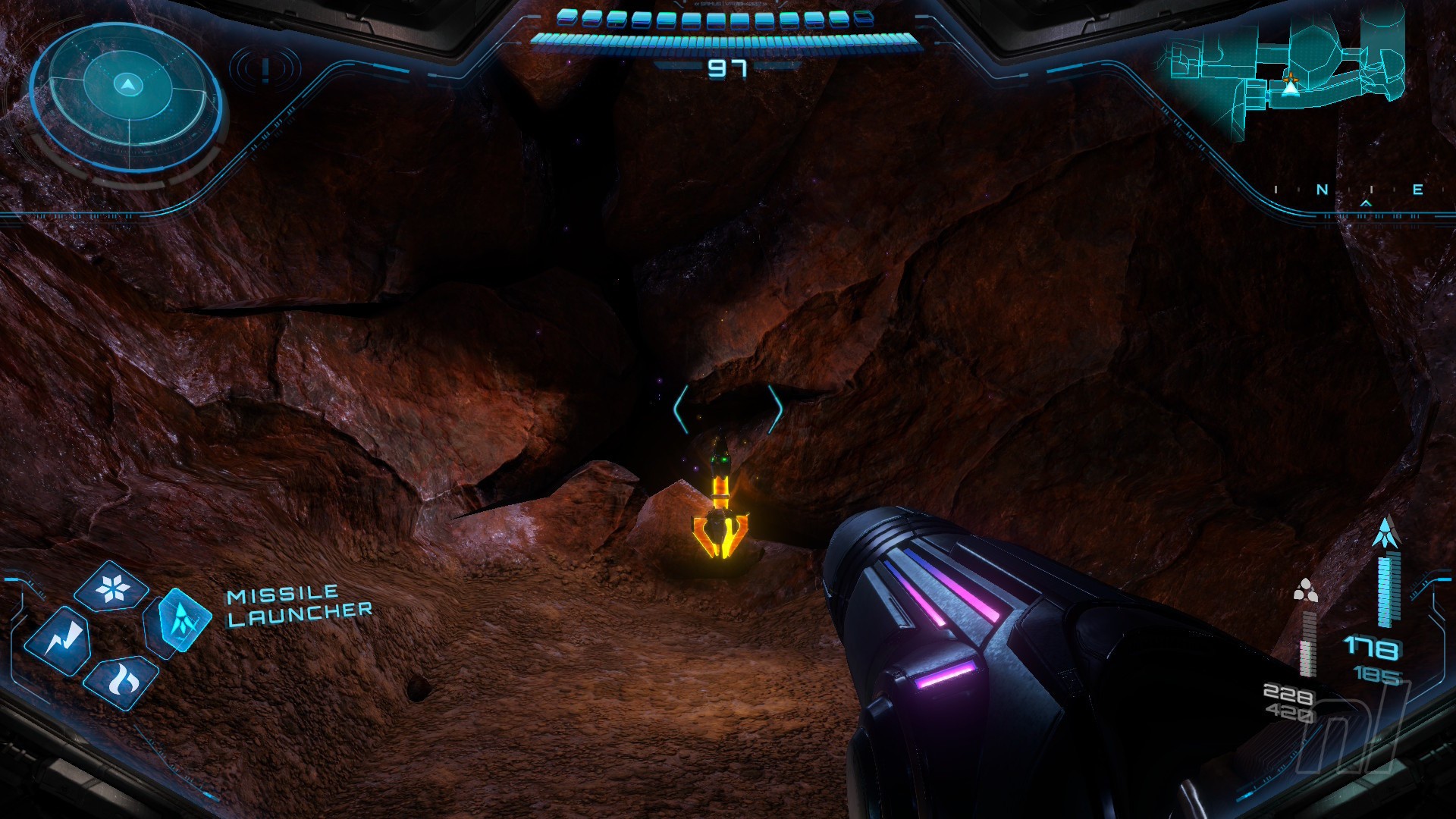Click the compass heading strip
The width and height of the screenshot is (1456, 819).
(x=1348, y=191)
